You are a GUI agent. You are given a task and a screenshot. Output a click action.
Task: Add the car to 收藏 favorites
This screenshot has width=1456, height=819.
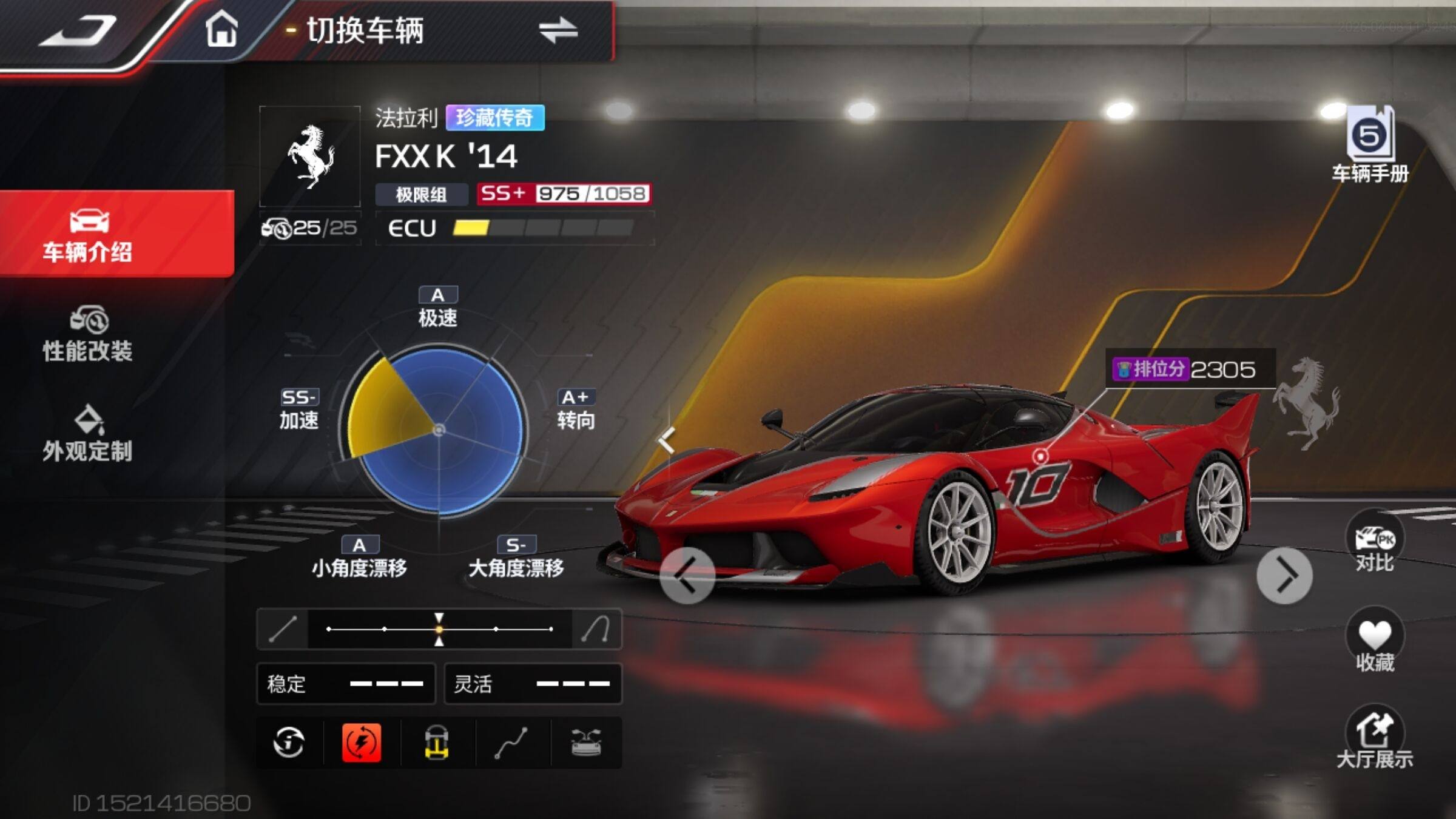pos(1375,643)
